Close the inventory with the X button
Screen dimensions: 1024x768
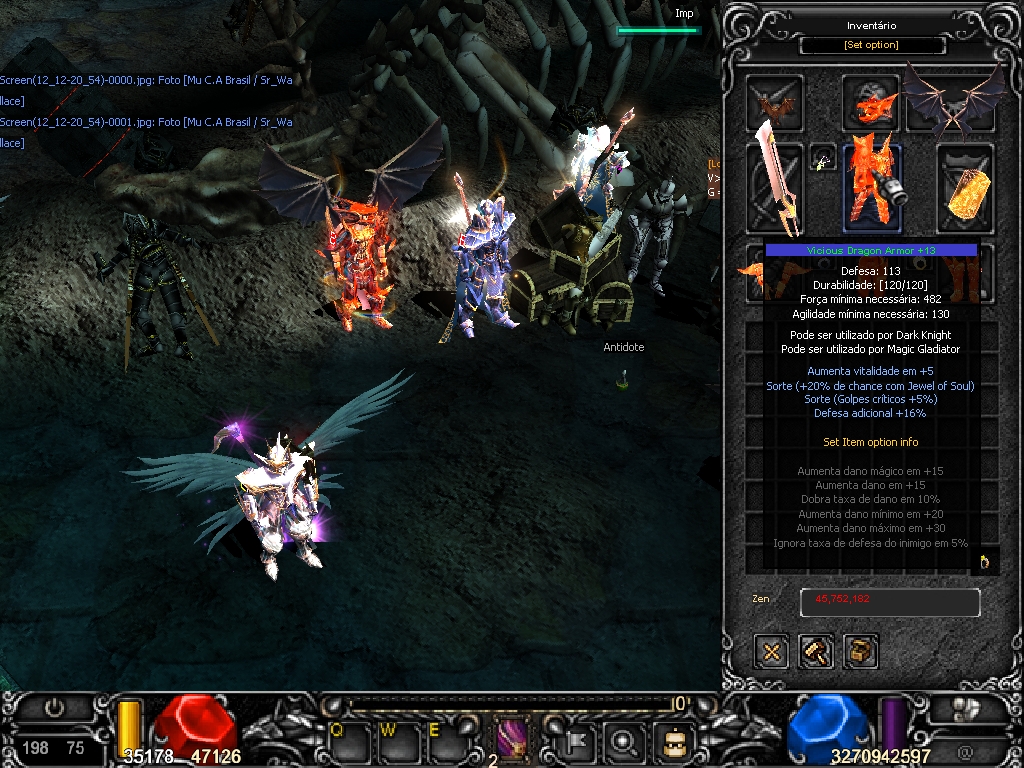pos(772,652)
